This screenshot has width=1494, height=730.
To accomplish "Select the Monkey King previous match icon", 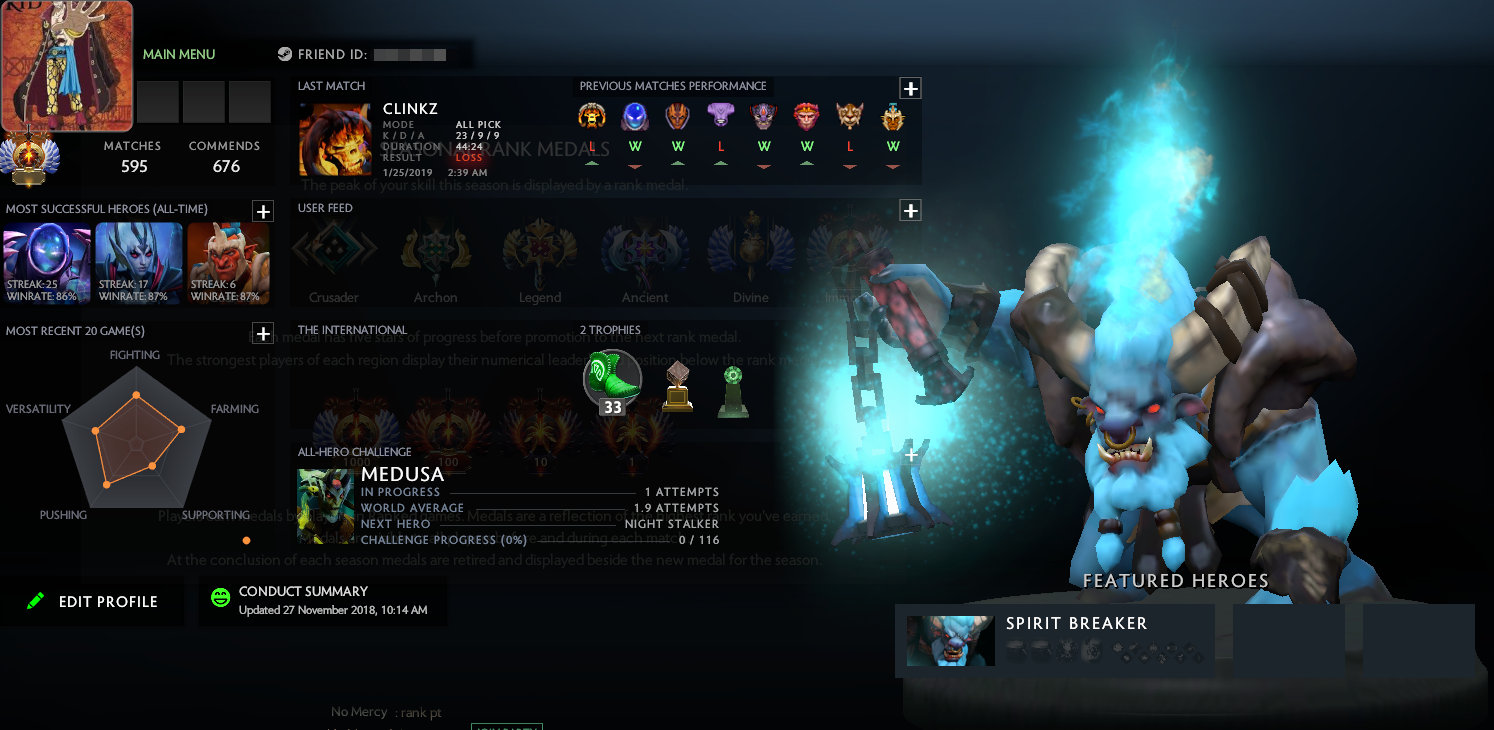I will click(x=806, y=116).
